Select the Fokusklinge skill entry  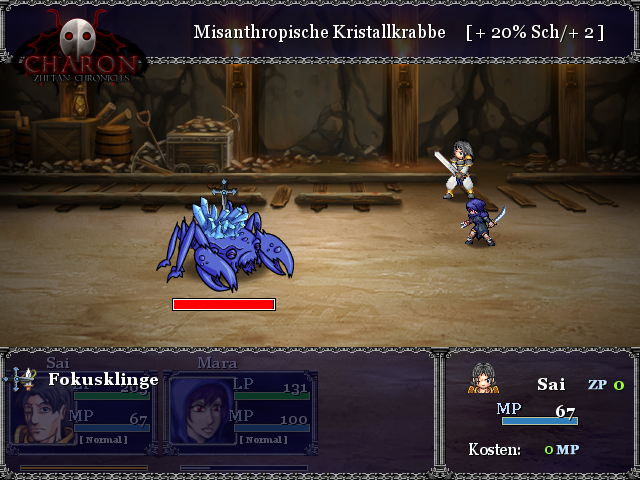pyautogui.click(x=103, y=380)
